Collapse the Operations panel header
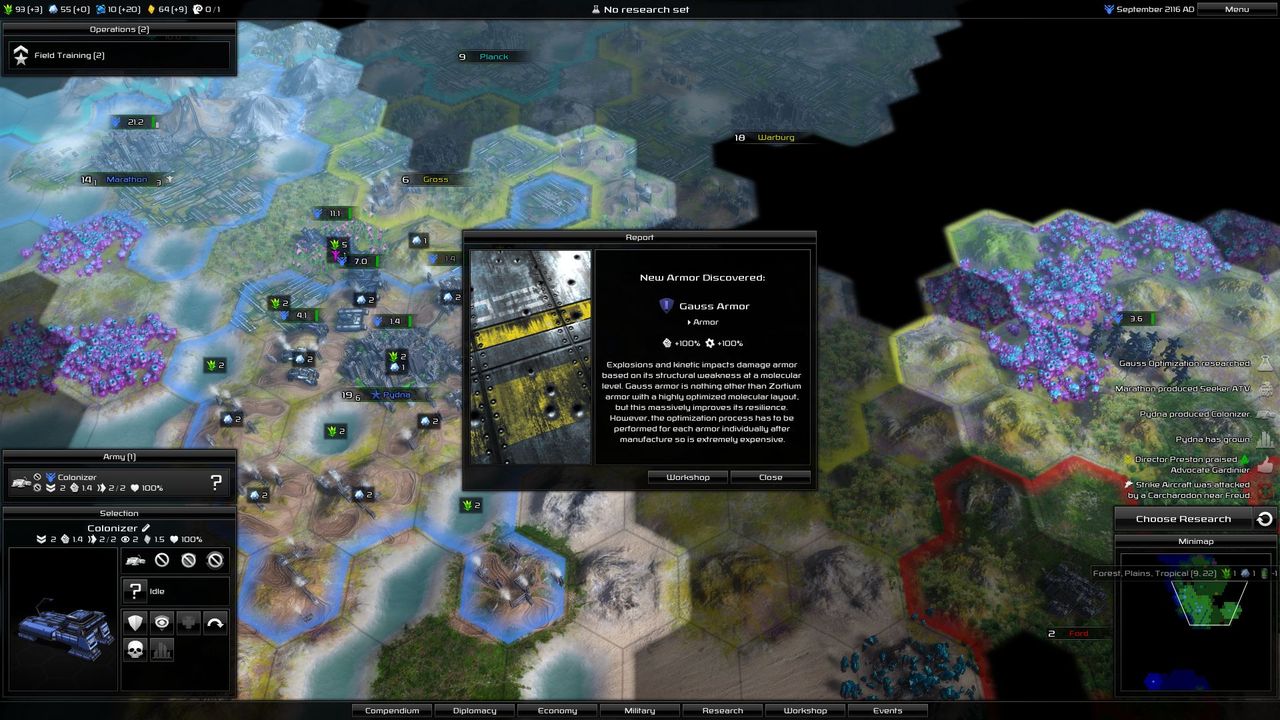The height and width of the screenshot is (720, 1280). [118, 29]
